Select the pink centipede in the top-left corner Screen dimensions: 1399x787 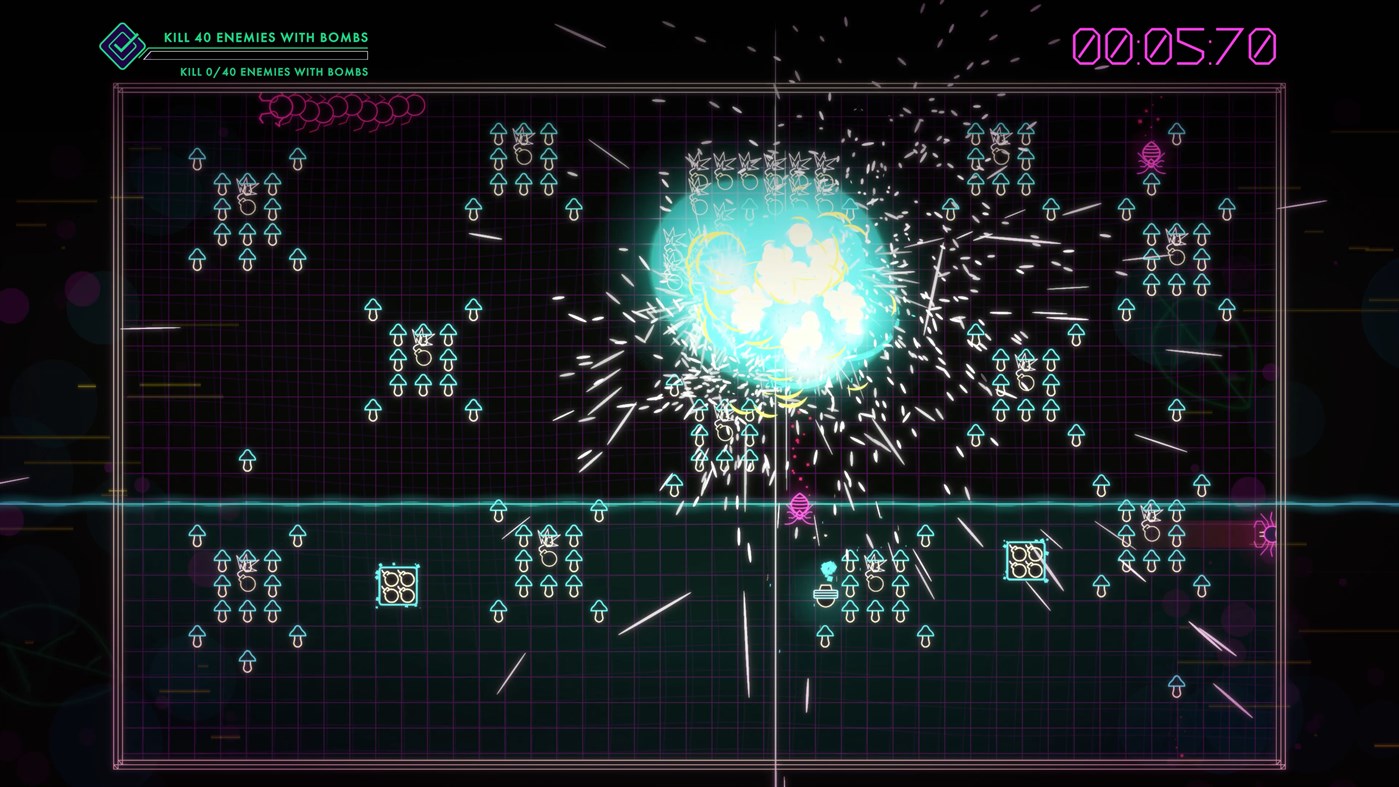click(345, 105)
